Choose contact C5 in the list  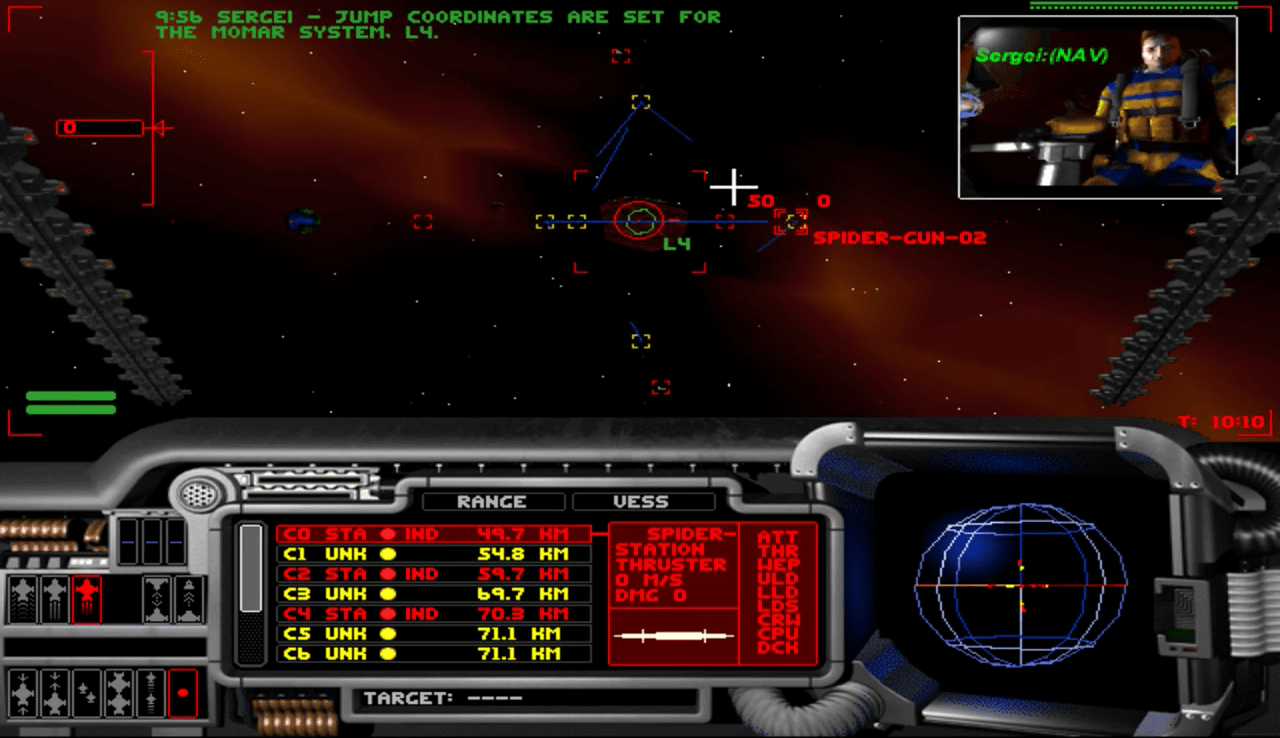click(x=432, y=634)
